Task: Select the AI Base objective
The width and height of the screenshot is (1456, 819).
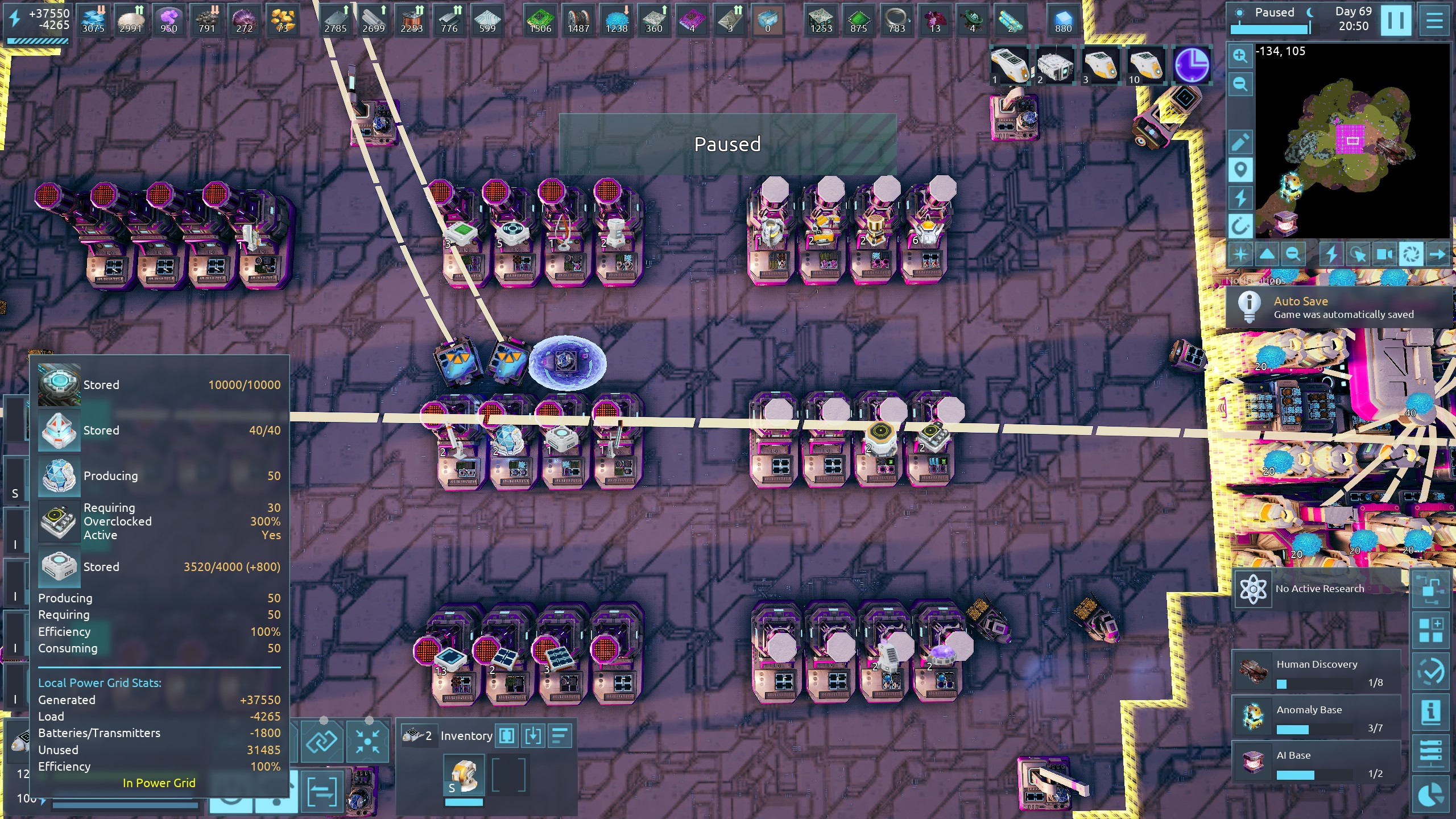Action: point(1316,763)
